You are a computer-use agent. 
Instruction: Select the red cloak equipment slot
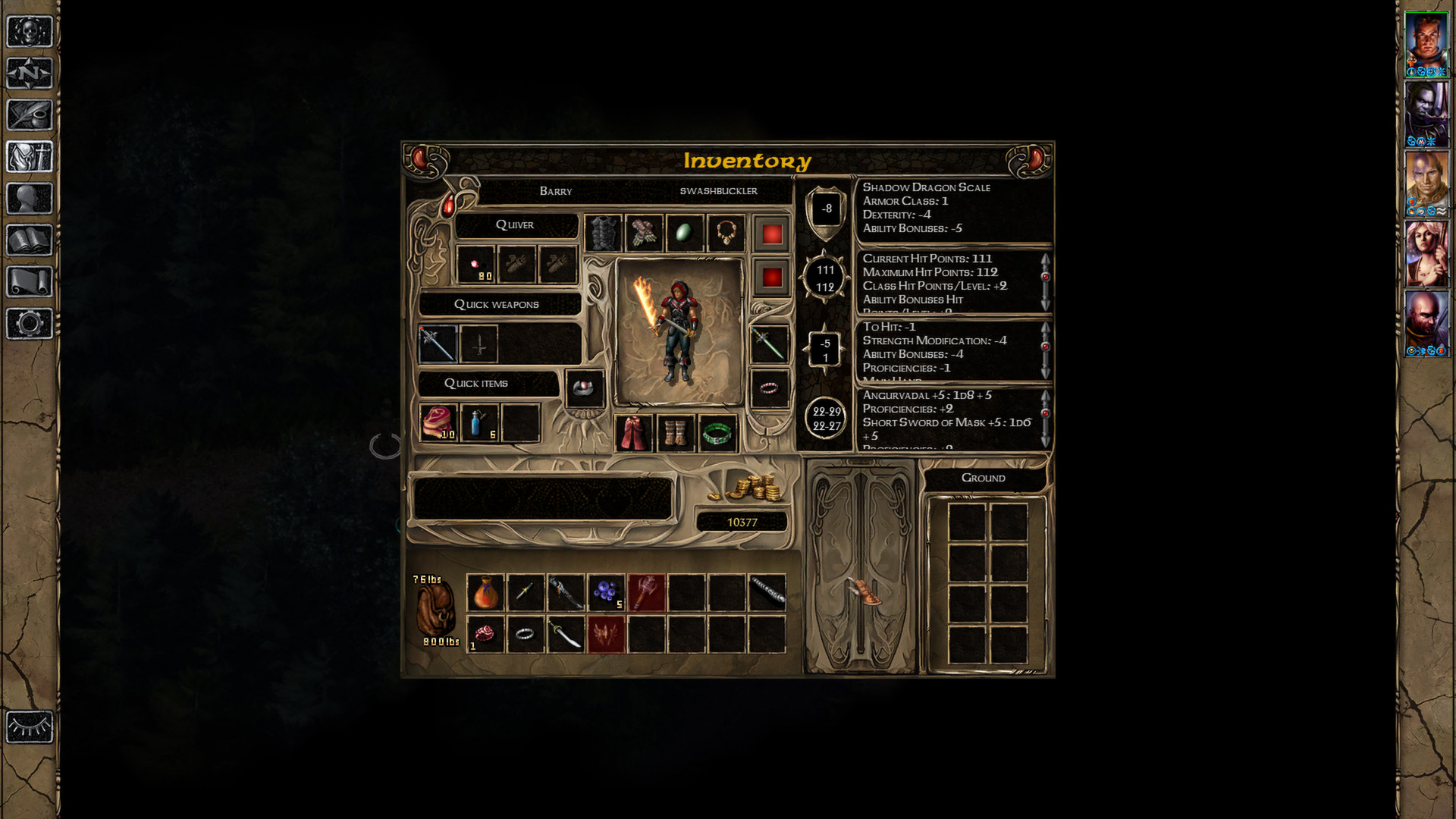click(x=633, y=433)
